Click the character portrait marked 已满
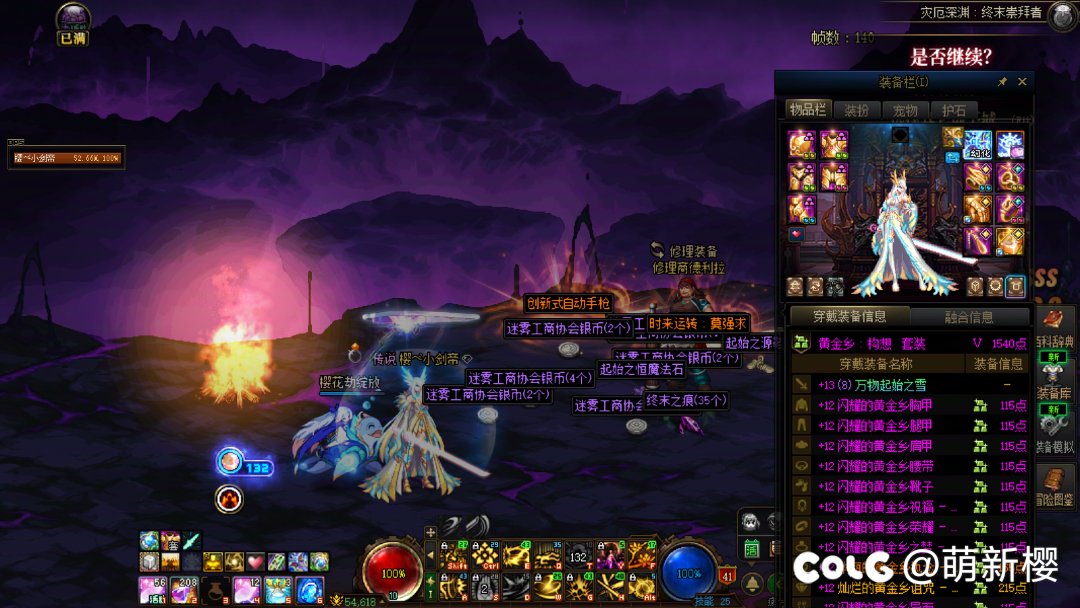 click(73, 19)
